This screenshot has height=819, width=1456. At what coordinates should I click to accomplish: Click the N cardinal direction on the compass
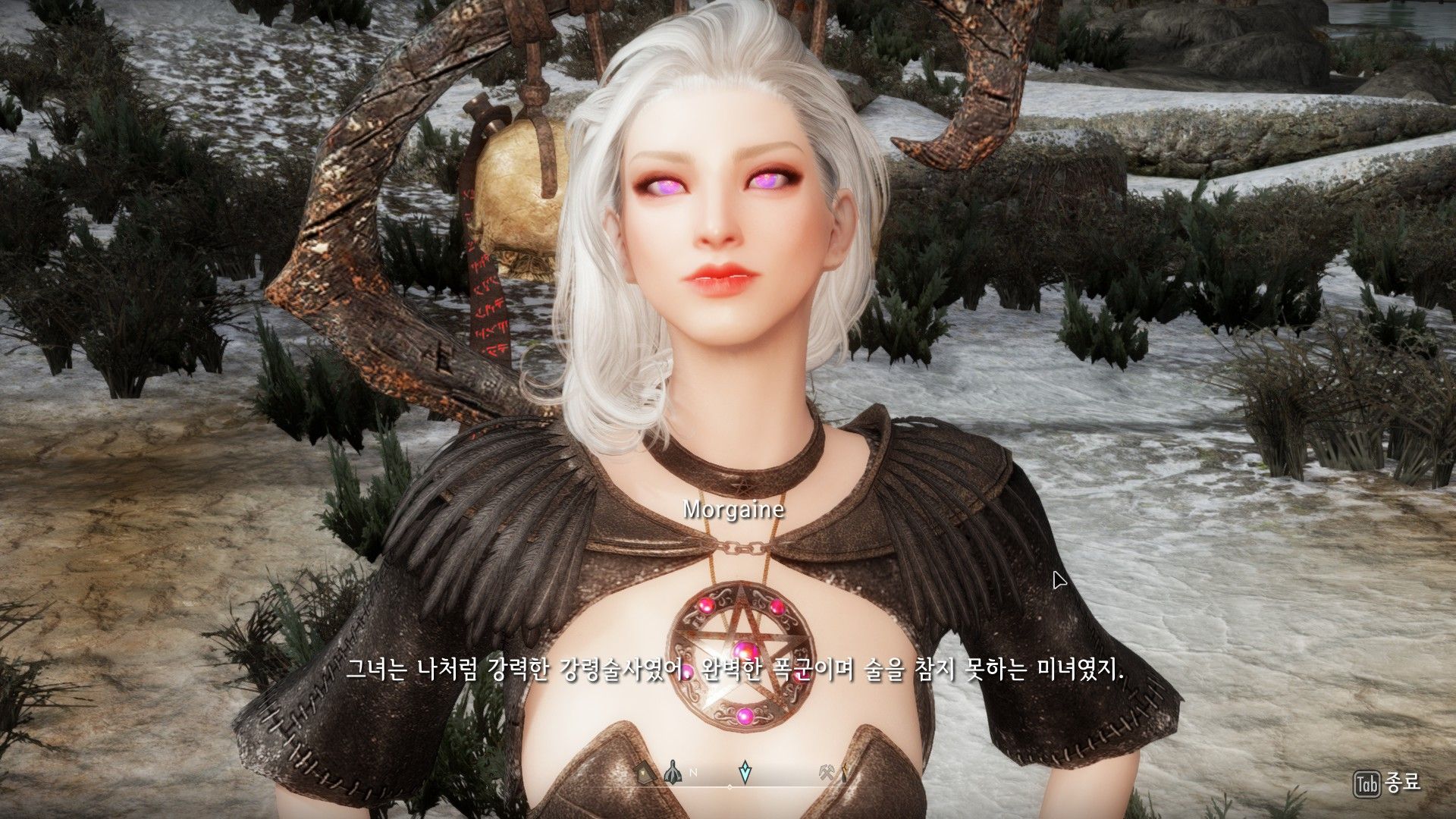[692, 773]
